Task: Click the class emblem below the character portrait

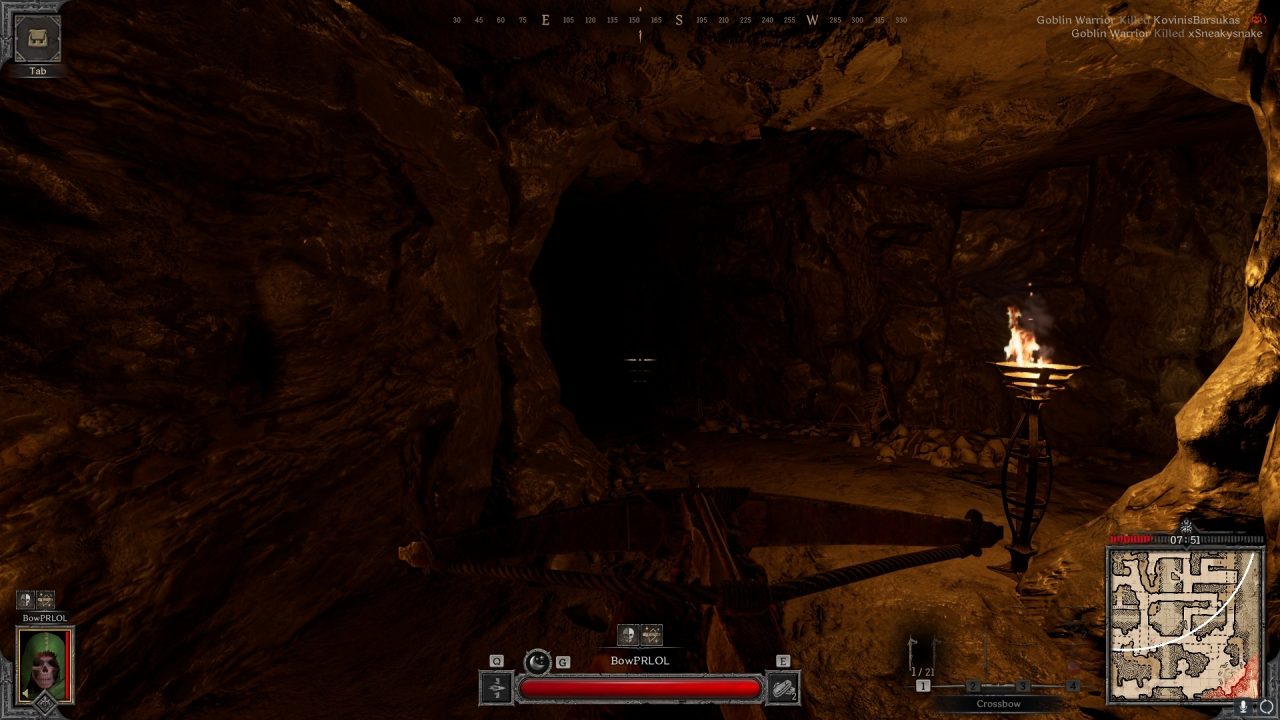Action: point(46,702)
